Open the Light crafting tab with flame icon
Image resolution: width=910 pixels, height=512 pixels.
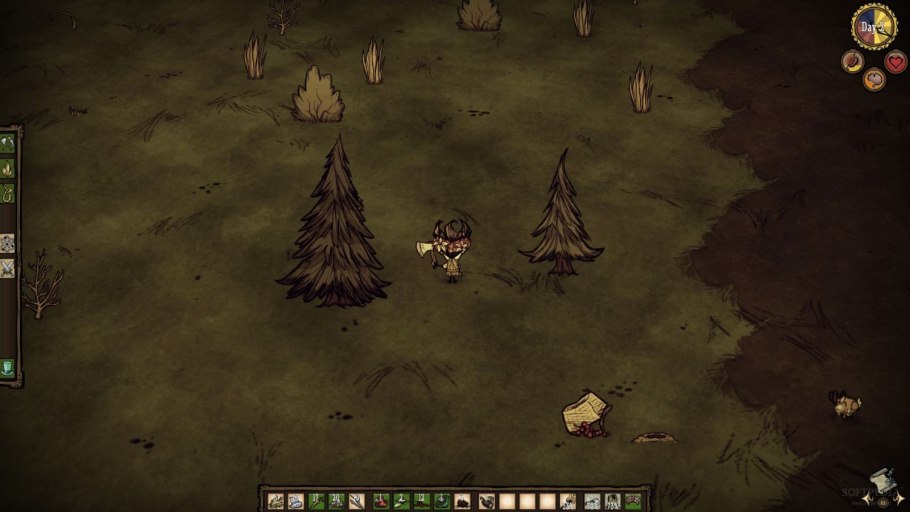tap(8, 167)
